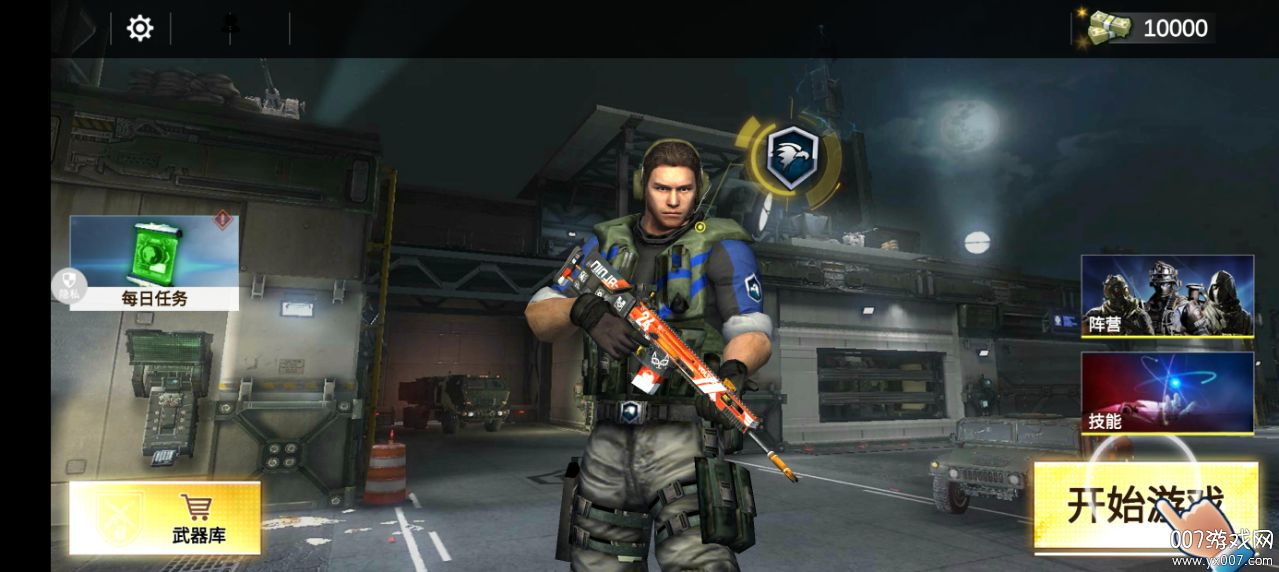1279x572 pixels.
Task: Tap the 隐私 privacy shield badge
Action: coord(69,286)
